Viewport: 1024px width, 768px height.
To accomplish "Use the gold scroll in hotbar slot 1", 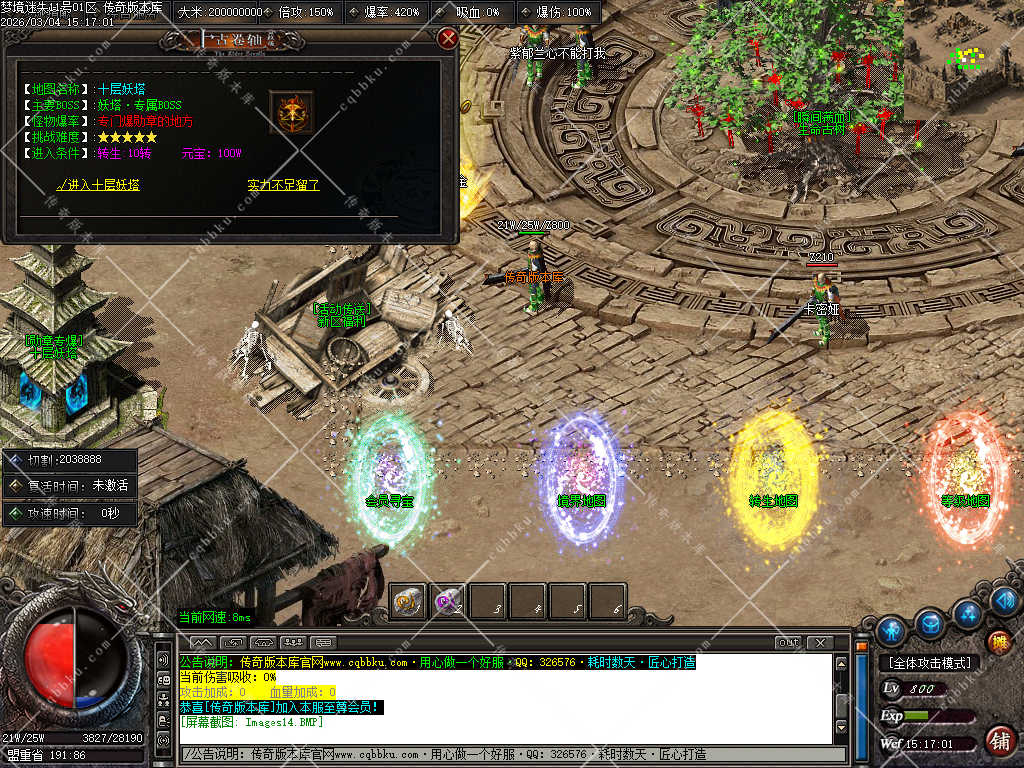I will click(x=408, y=601).
